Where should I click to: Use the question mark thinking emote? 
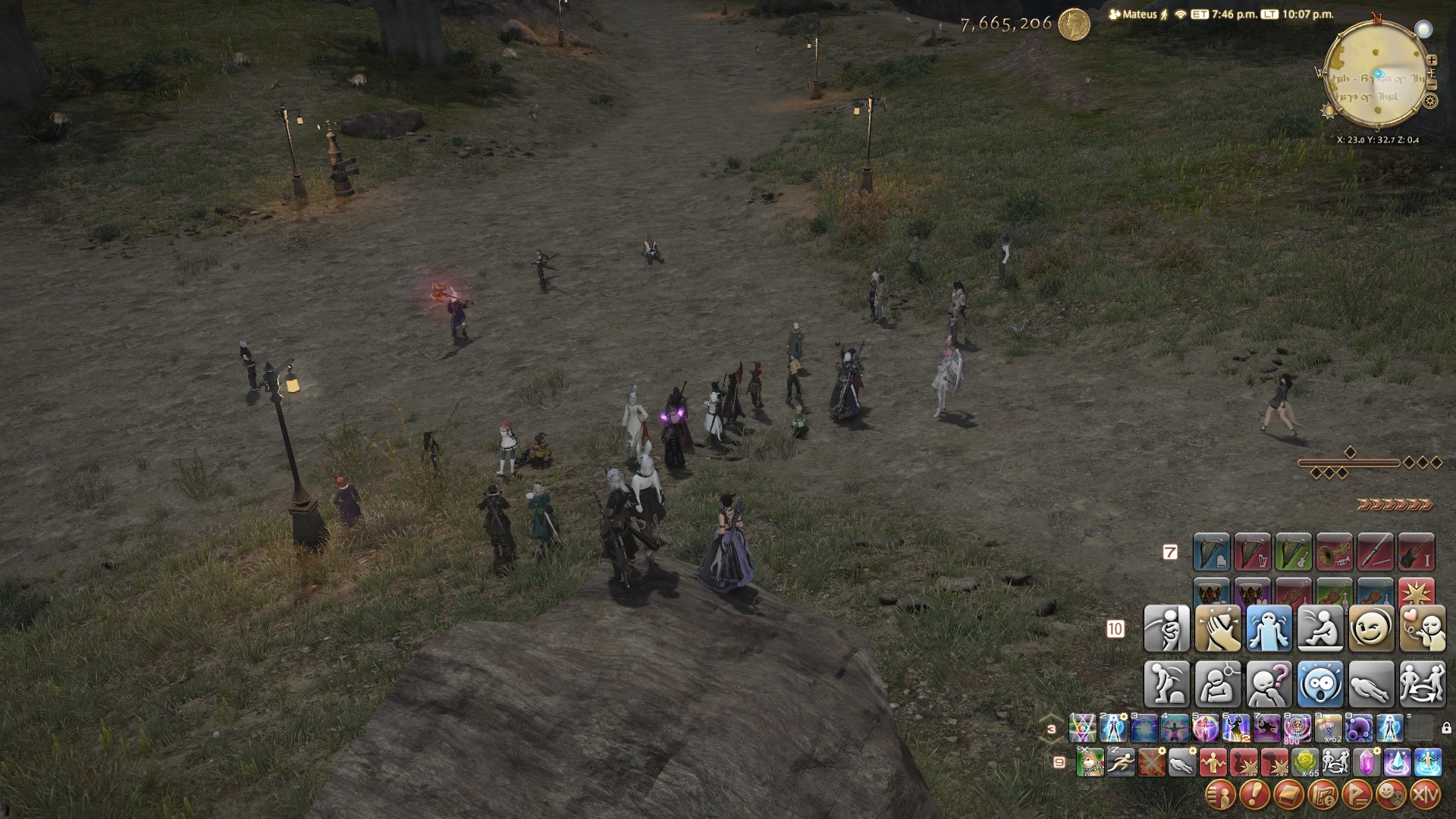(x=1269, y=683)
